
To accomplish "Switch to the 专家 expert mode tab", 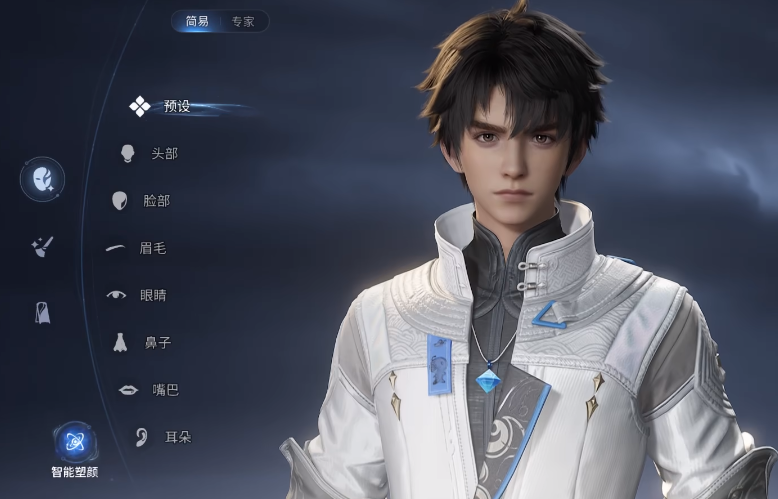I will tap(243, 21).
